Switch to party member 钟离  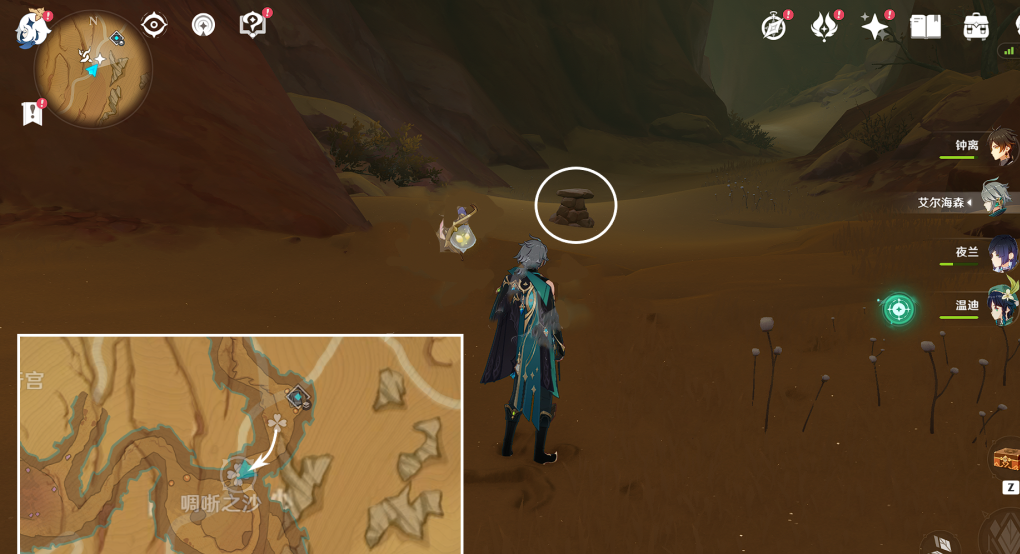coord(998,148)
